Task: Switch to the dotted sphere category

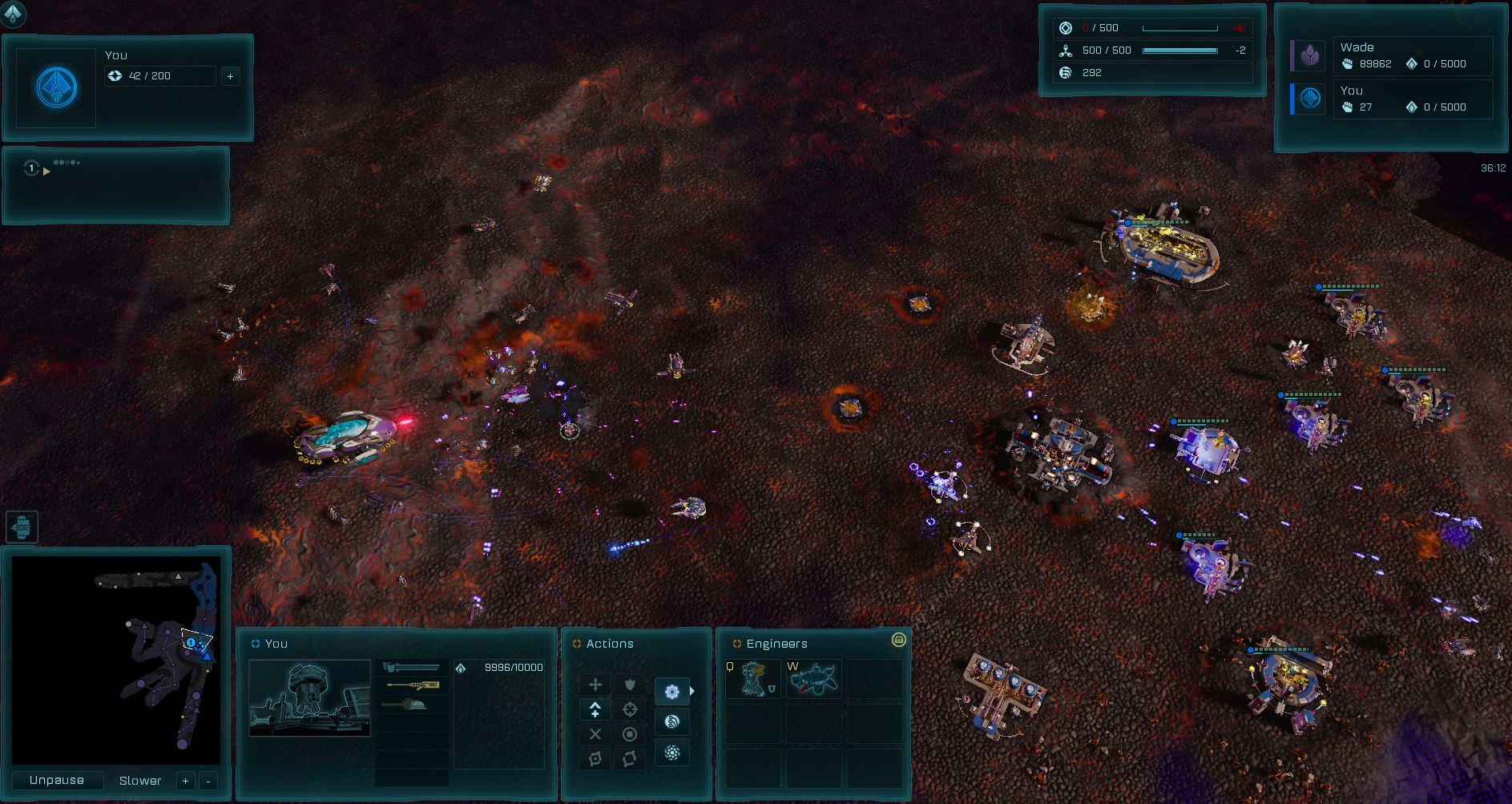Action: coord(672,753)
